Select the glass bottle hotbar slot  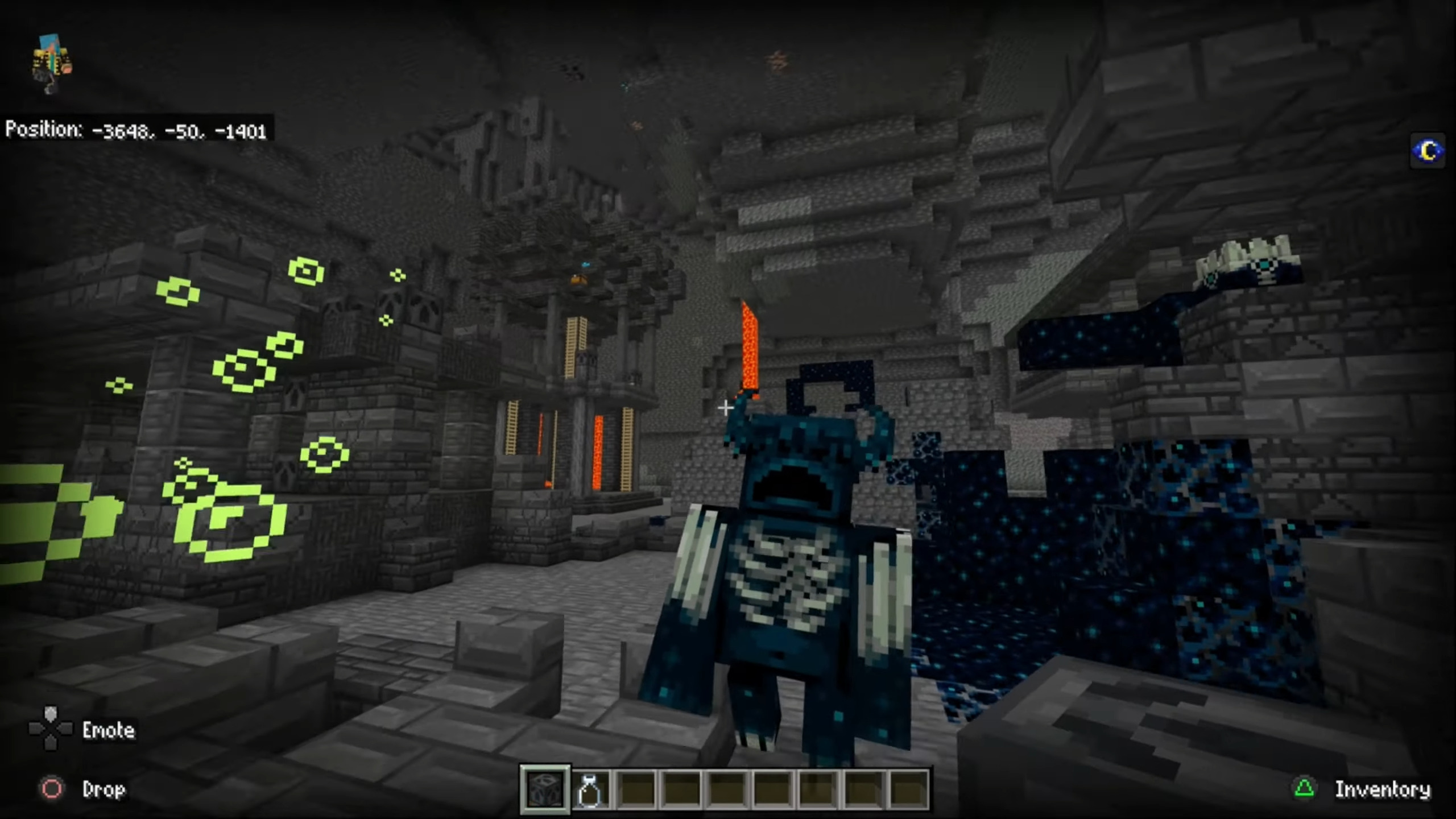click(590, 789)
